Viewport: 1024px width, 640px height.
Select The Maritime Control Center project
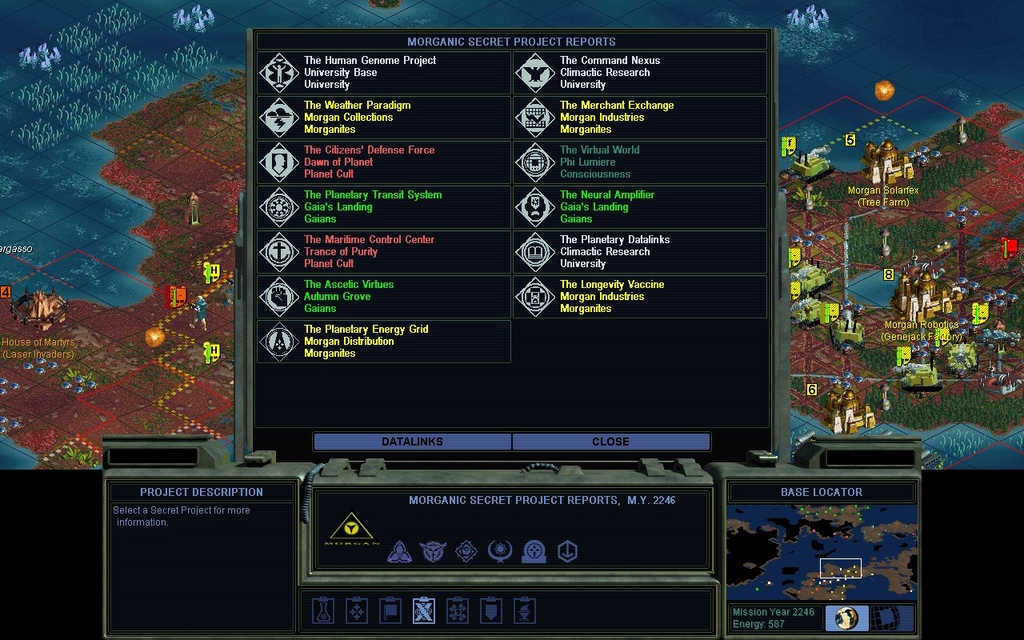click(384, 252)
